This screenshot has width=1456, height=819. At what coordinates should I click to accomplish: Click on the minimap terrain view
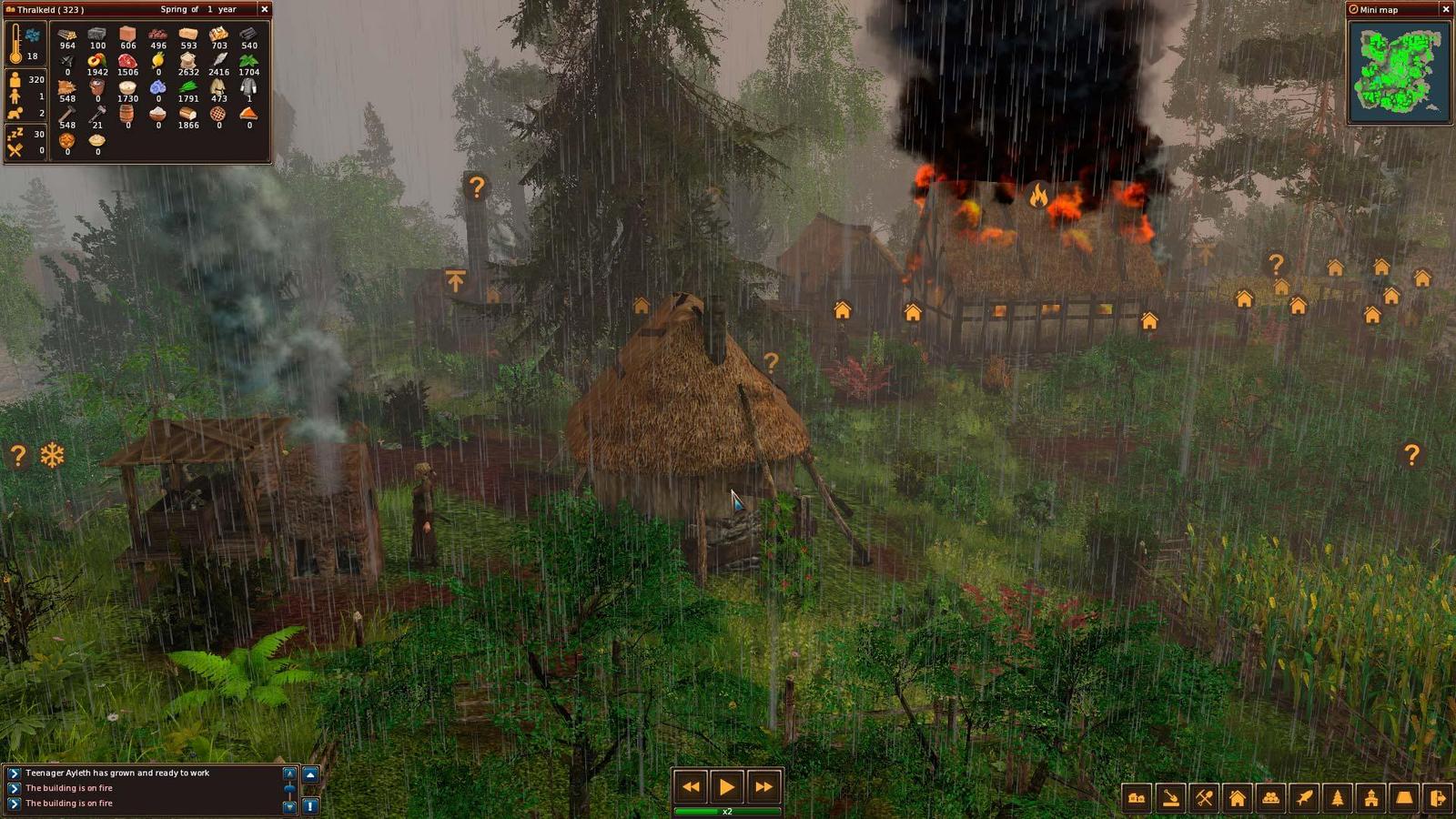(1399, 72)
